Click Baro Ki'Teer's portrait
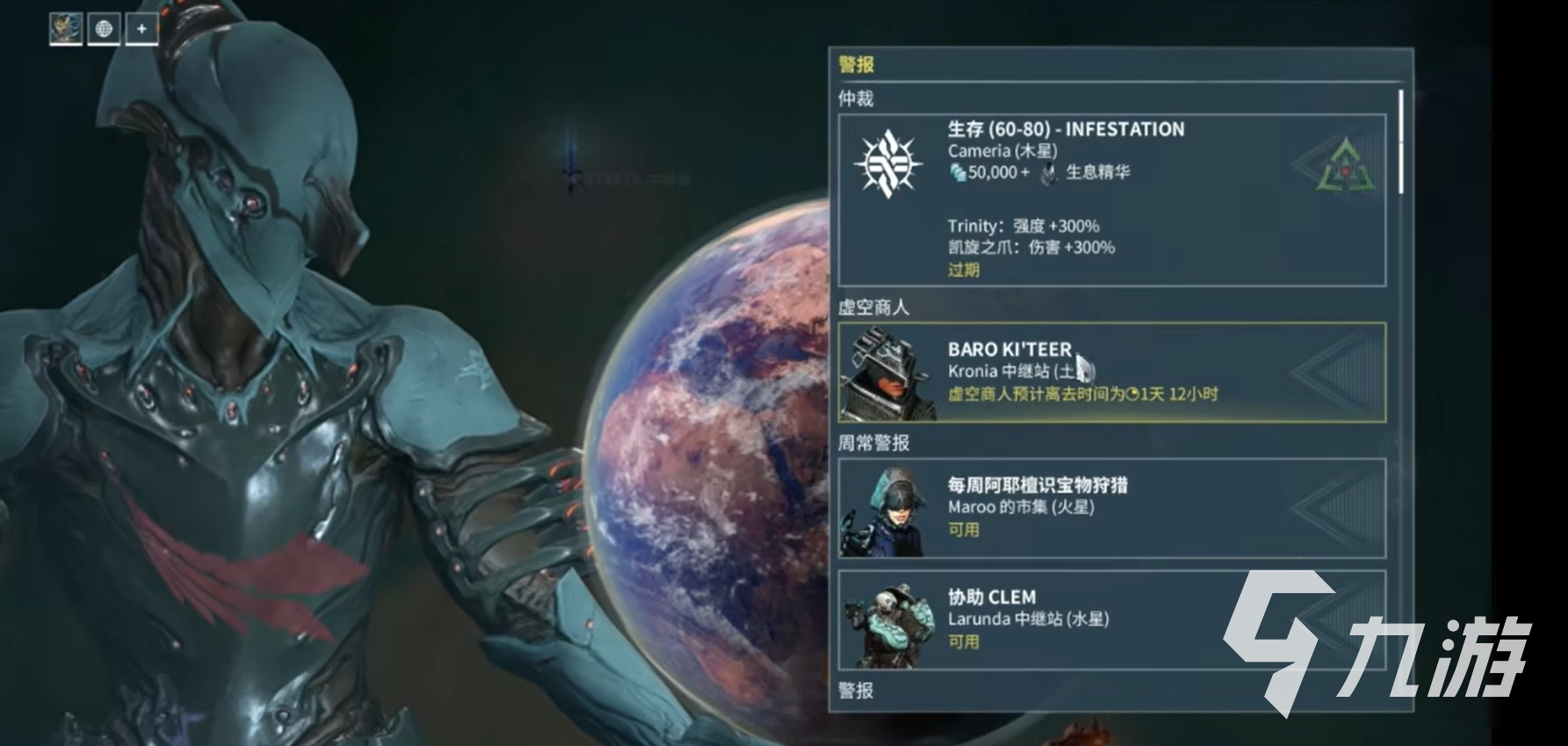The width and height of the screenshot is (1568, 746). [887, 373]
